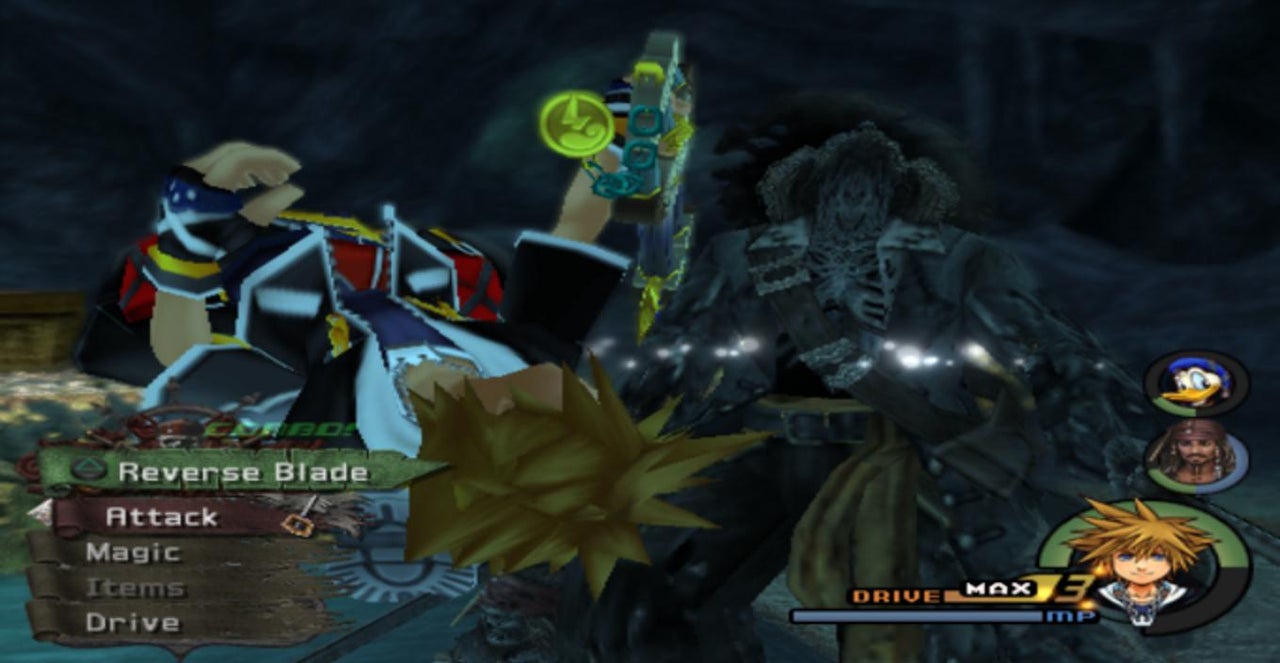The image size is (1280, 663).
Task: Select Jack Sparrow's party portrait
Action: (x=1194, y=458)
